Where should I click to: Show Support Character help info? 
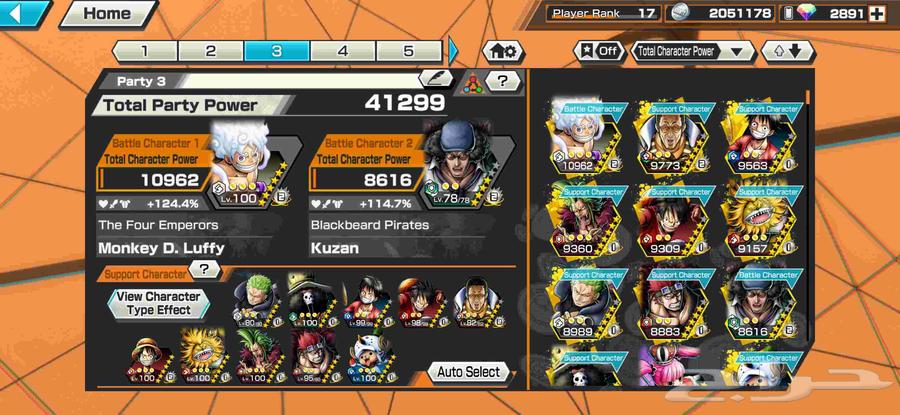(204, 269)
